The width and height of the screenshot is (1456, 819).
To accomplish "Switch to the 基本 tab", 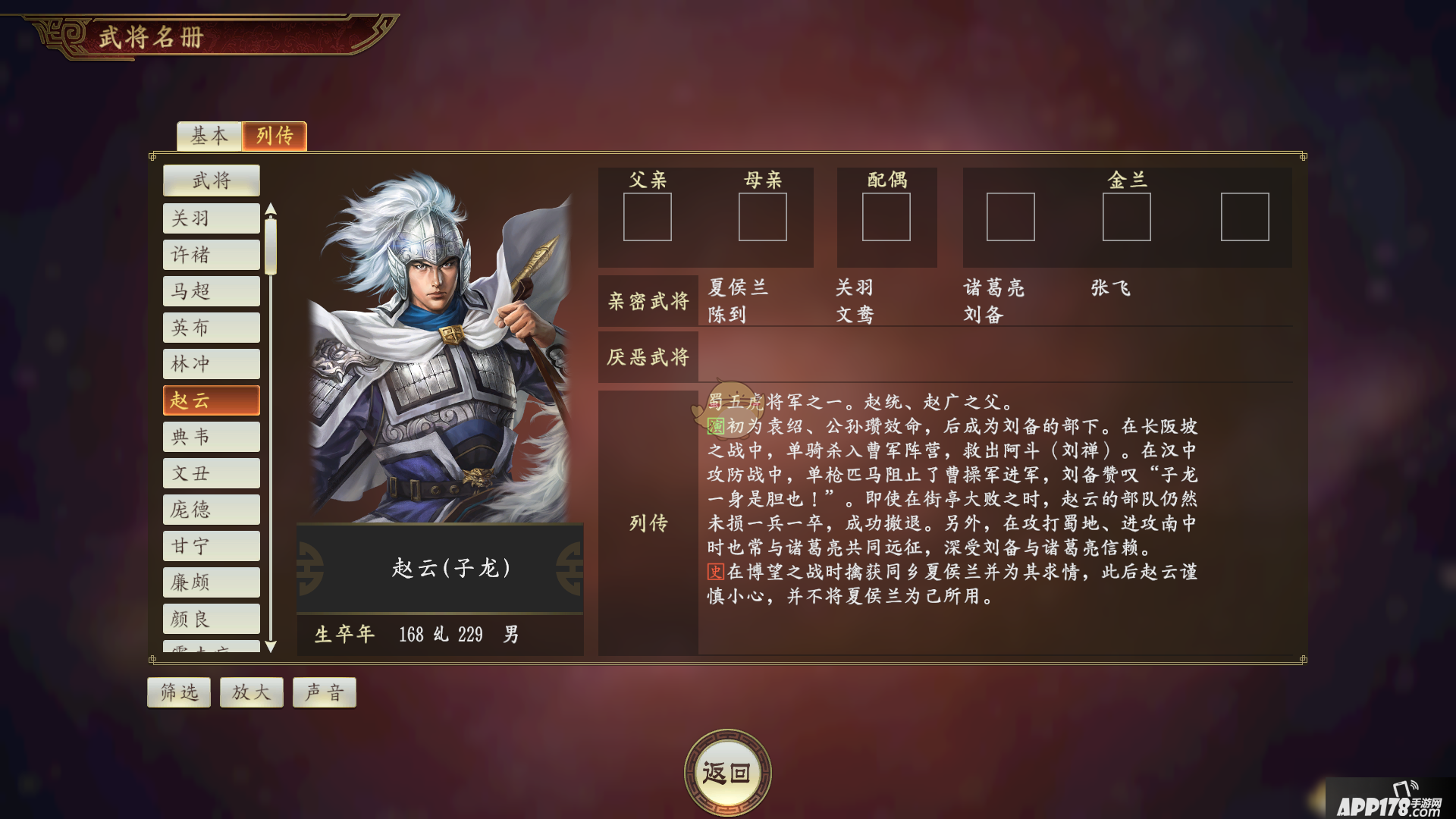I will (x=209, y=136).
